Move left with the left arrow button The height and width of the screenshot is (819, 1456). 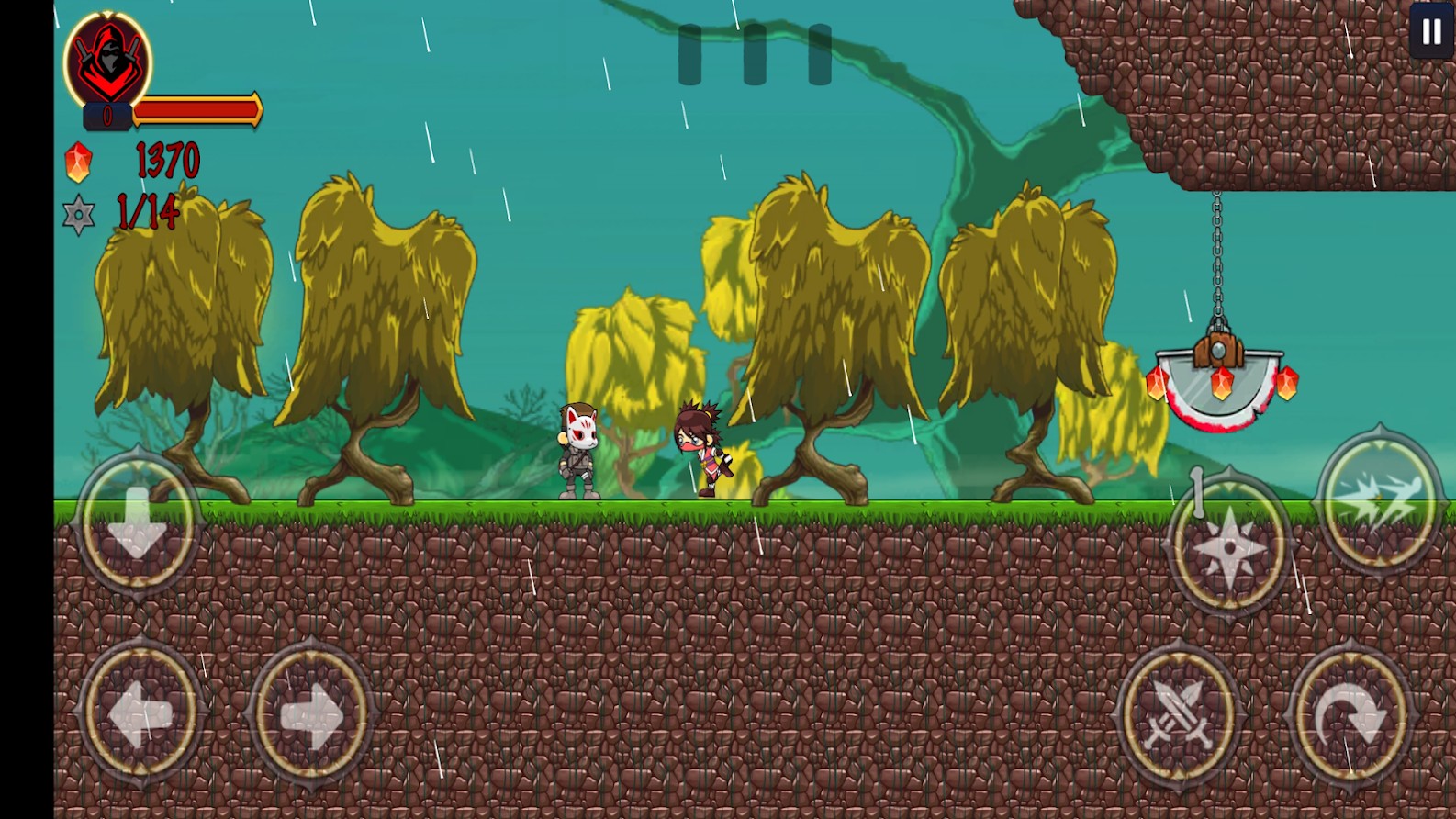click(141, 712)
